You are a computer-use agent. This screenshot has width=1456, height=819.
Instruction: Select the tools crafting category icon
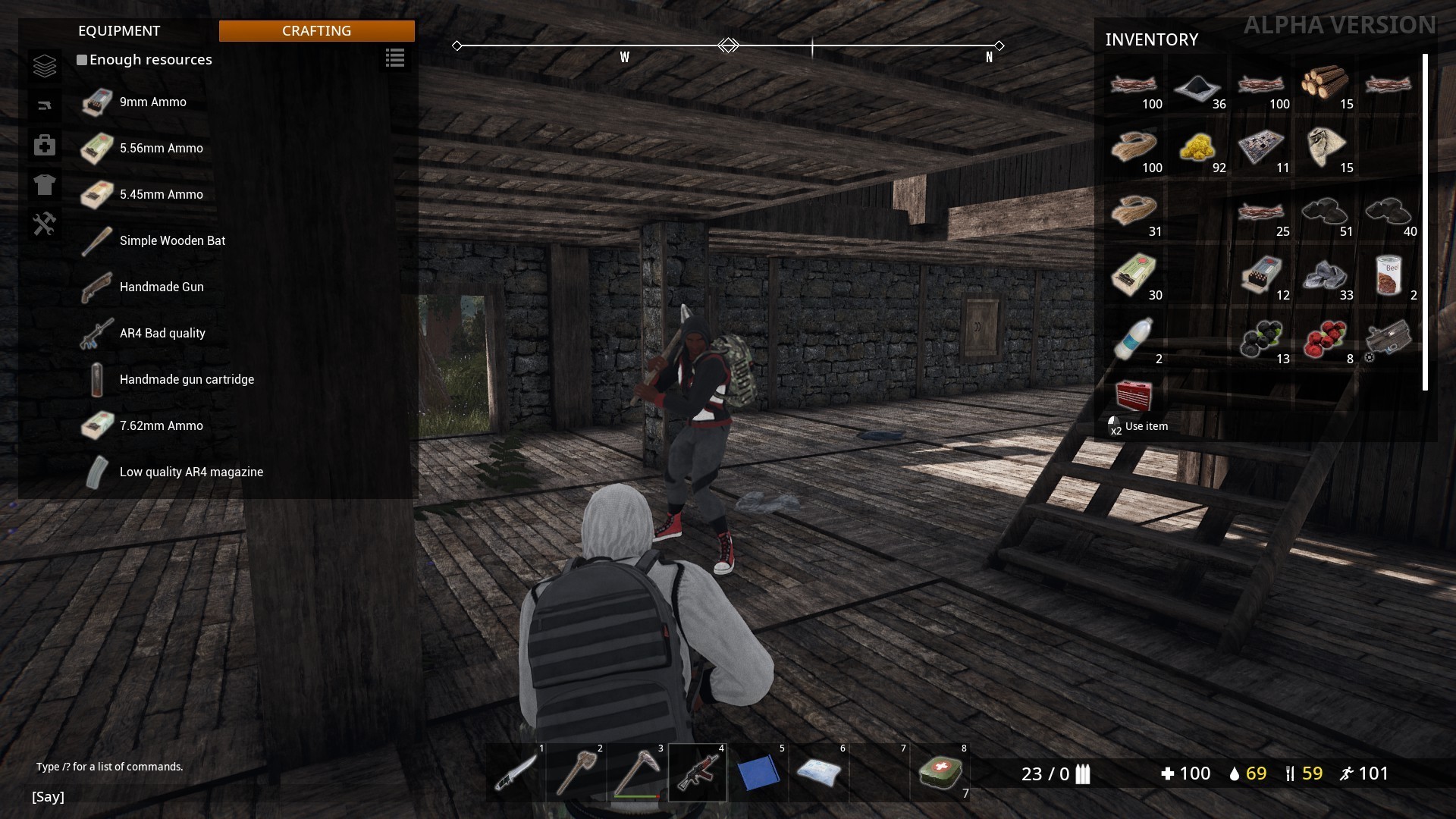(x=45, y=224)
